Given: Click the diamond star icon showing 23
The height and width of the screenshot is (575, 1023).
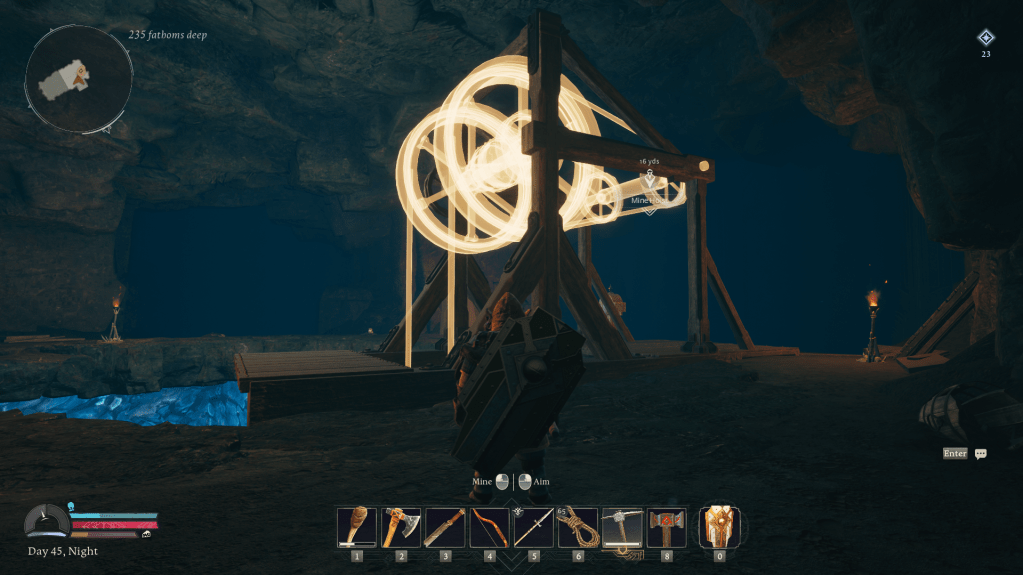Looking at the screenshot, I should (986, 38).
